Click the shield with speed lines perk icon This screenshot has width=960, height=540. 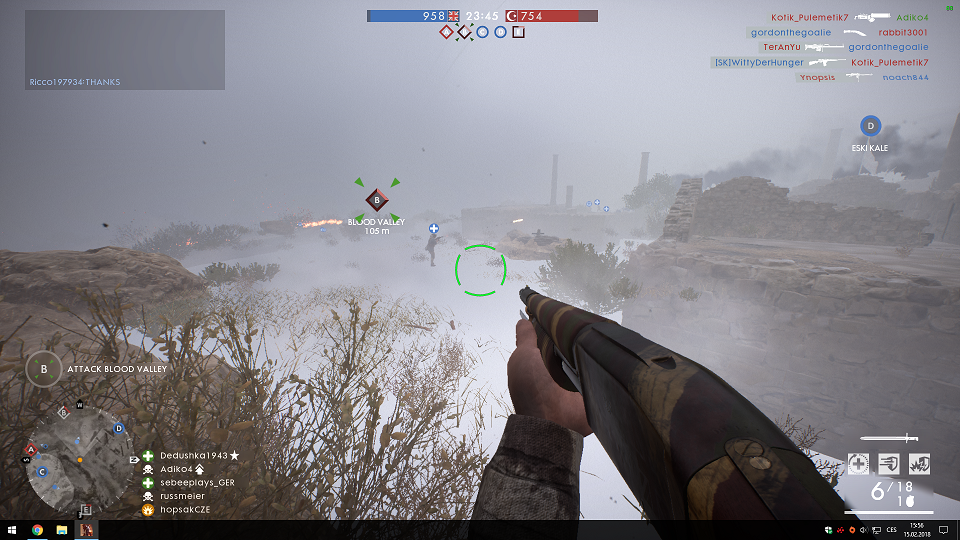(x=888, y=463)
